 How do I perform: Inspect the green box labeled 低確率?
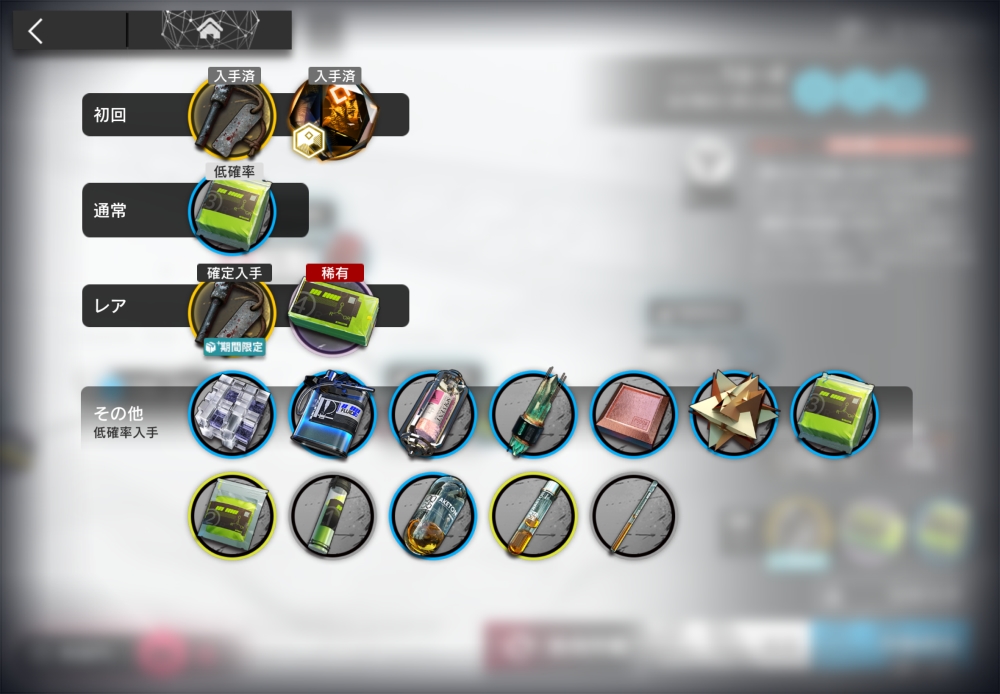(233, 212)
